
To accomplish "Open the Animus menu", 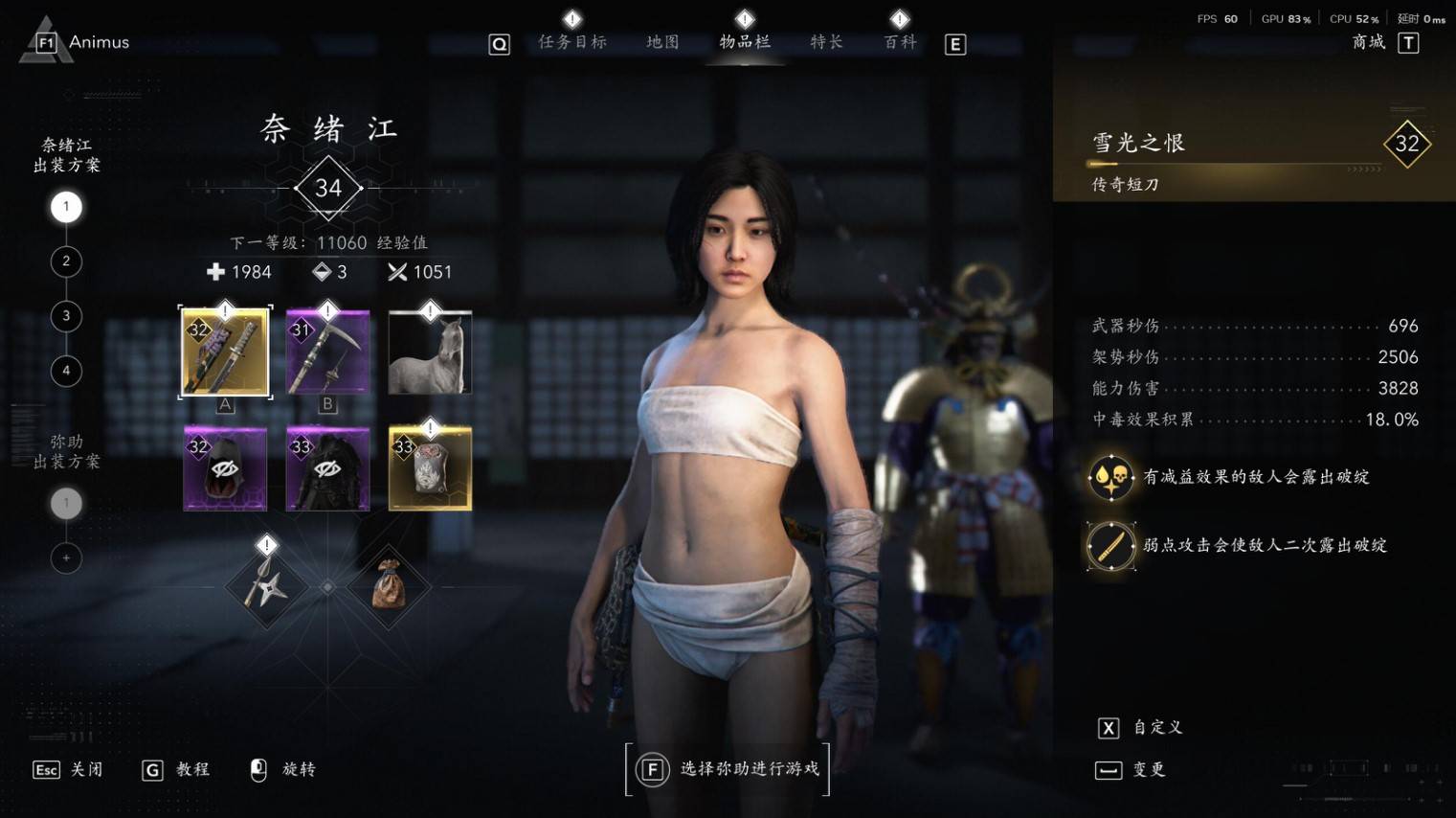I will point(84,42).
